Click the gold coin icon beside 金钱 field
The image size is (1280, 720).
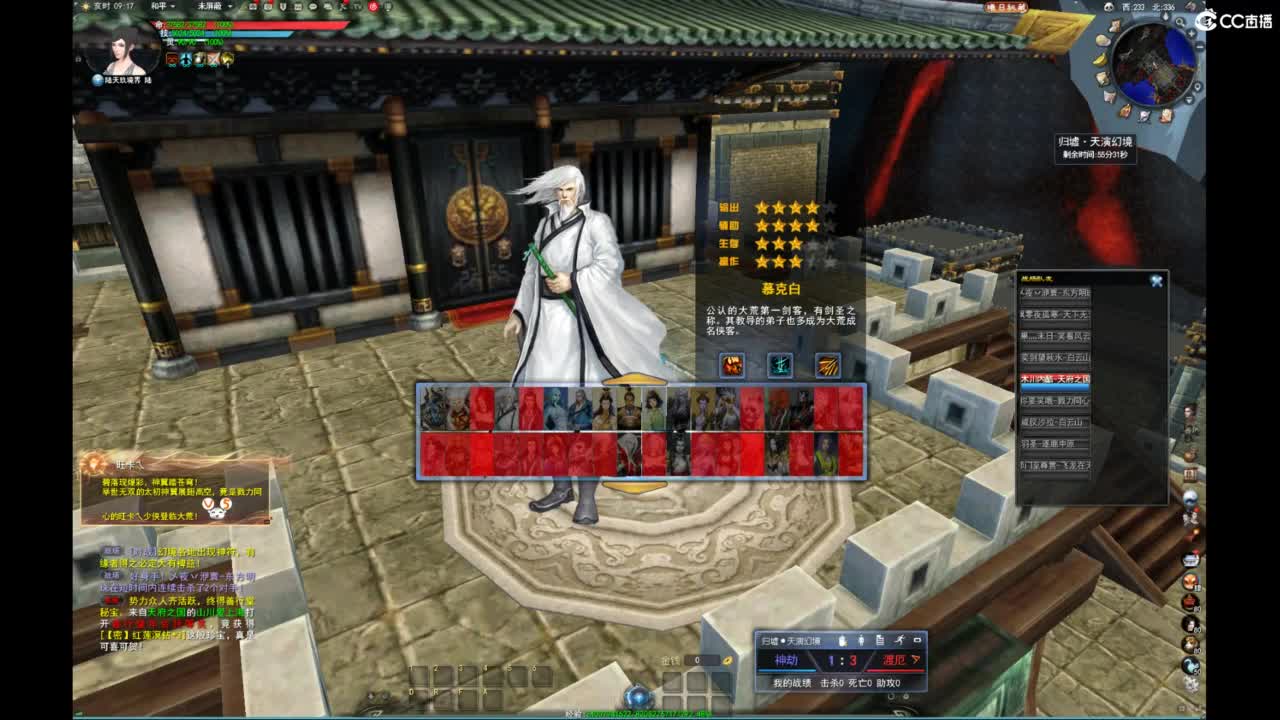click(727, 661)
